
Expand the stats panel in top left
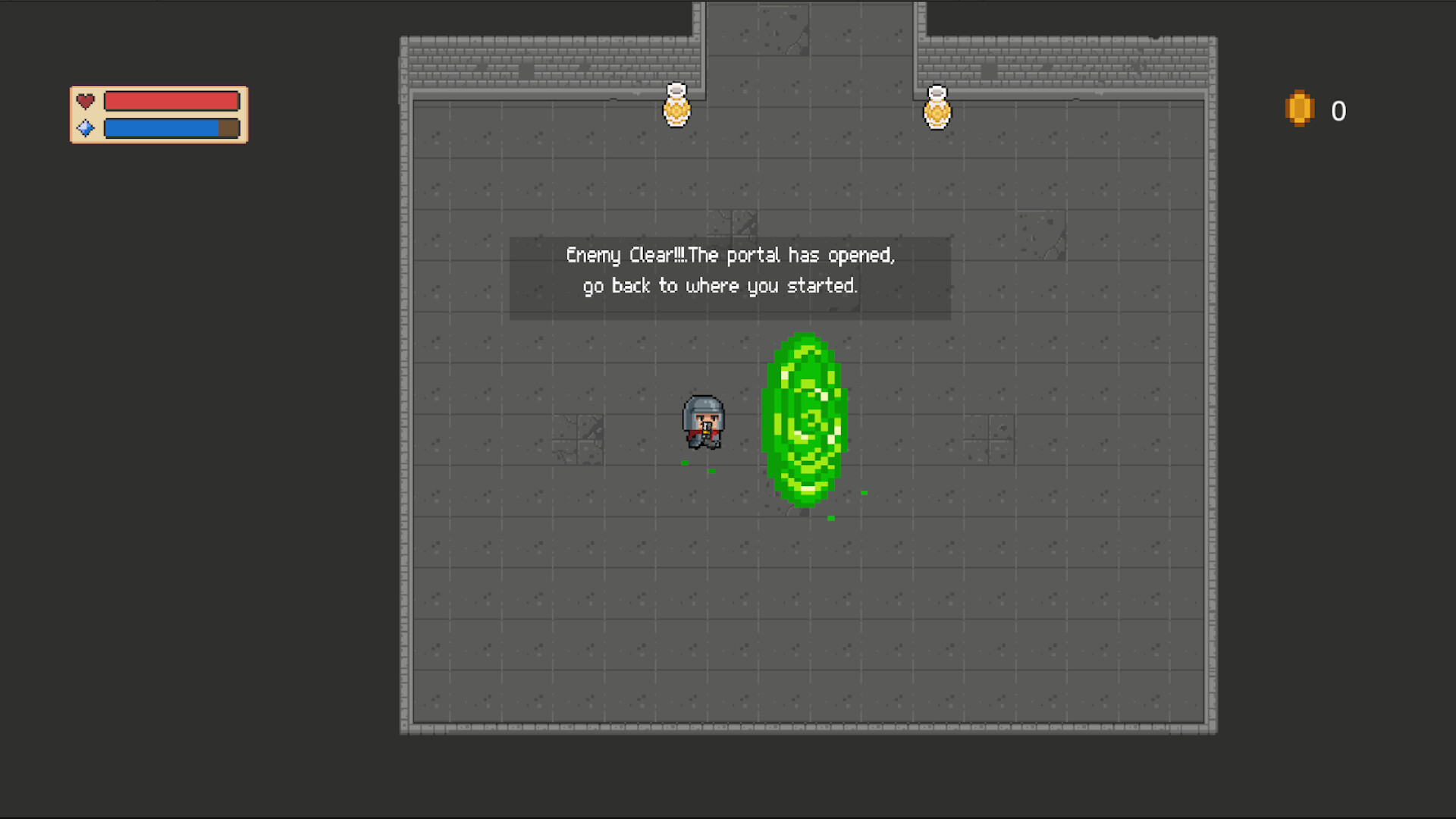(158, 114)
